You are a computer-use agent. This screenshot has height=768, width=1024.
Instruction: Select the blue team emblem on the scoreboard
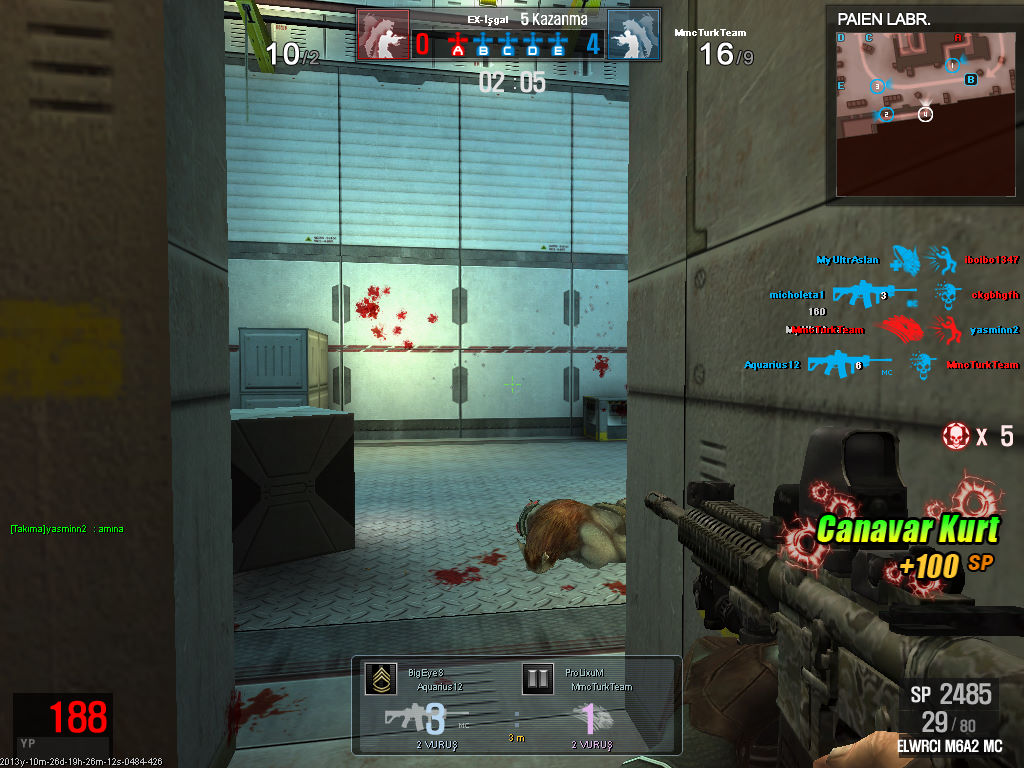pos(634,36)
